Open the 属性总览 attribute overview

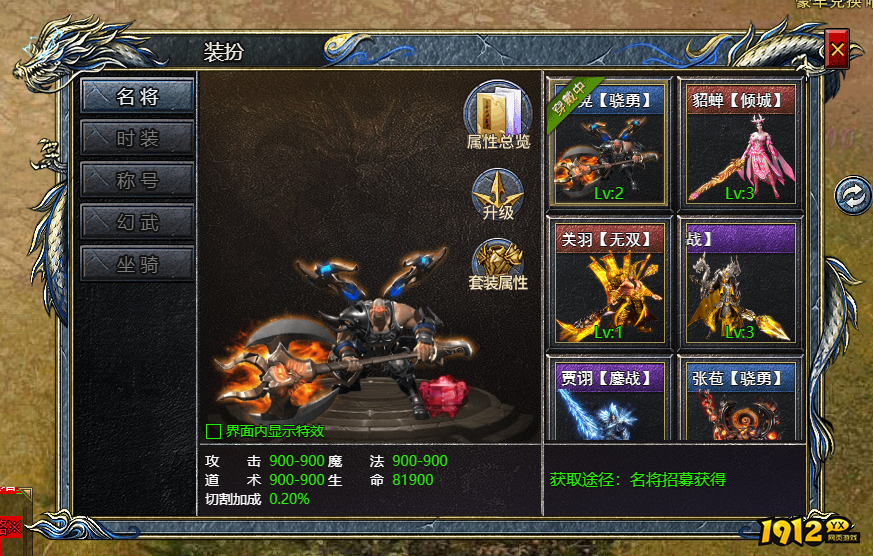(x=498, y=114)
